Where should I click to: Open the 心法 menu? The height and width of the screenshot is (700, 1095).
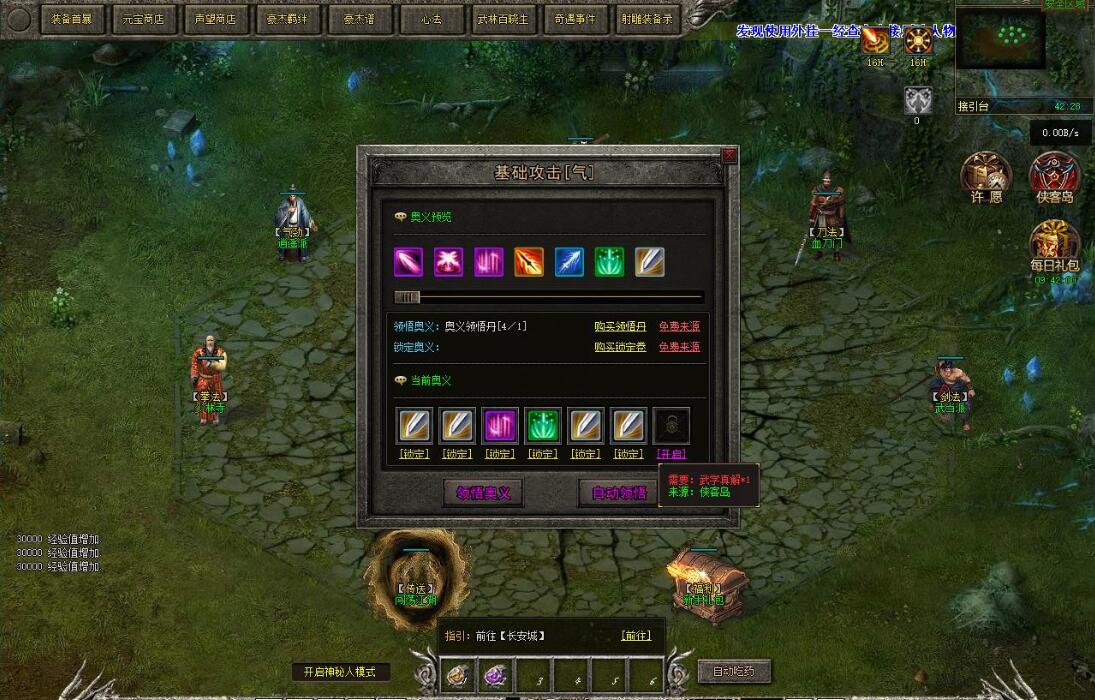click(x=431, y=19)
